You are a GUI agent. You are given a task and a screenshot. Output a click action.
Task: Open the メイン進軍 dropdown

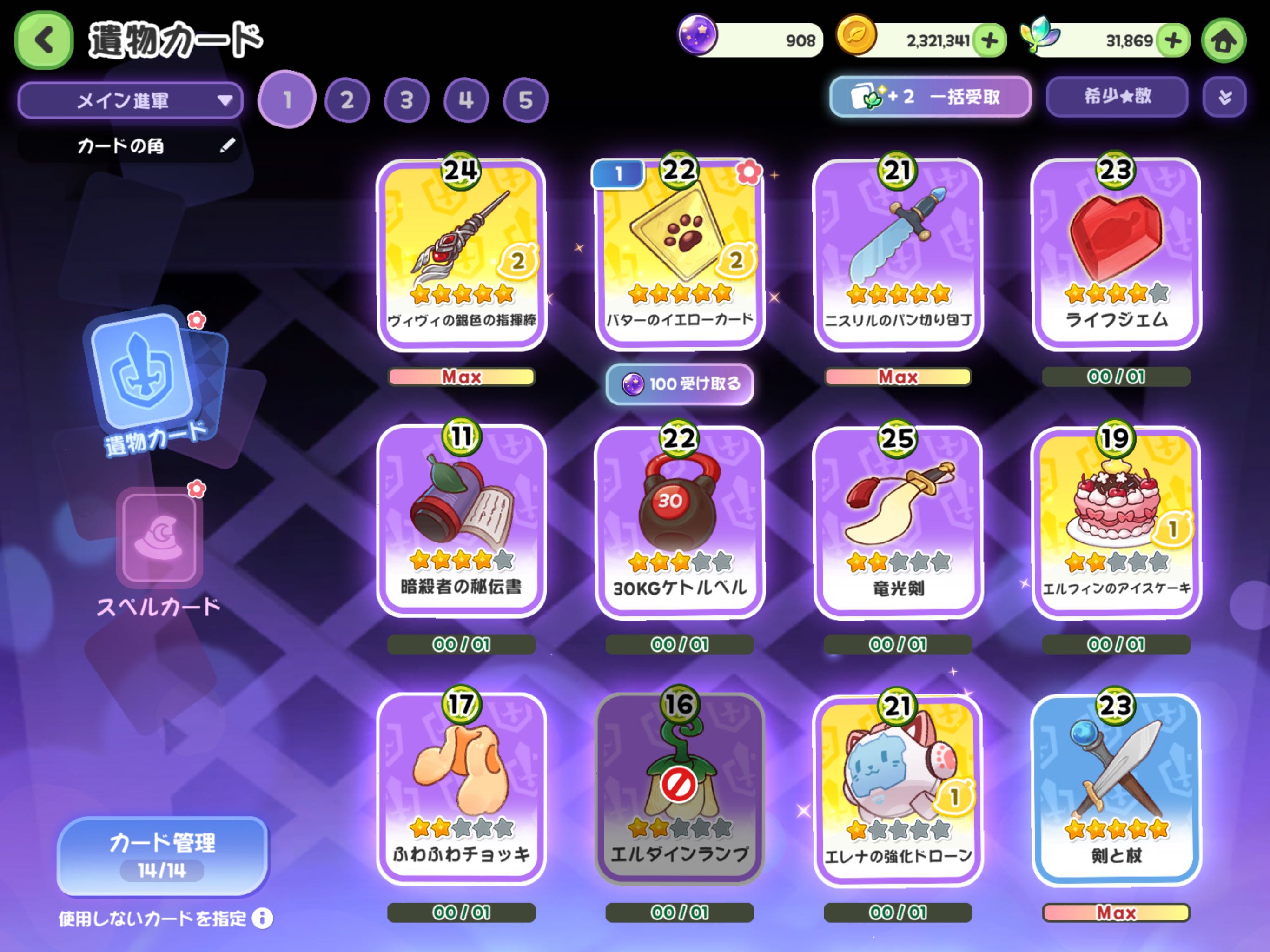(x=130, y=100)
